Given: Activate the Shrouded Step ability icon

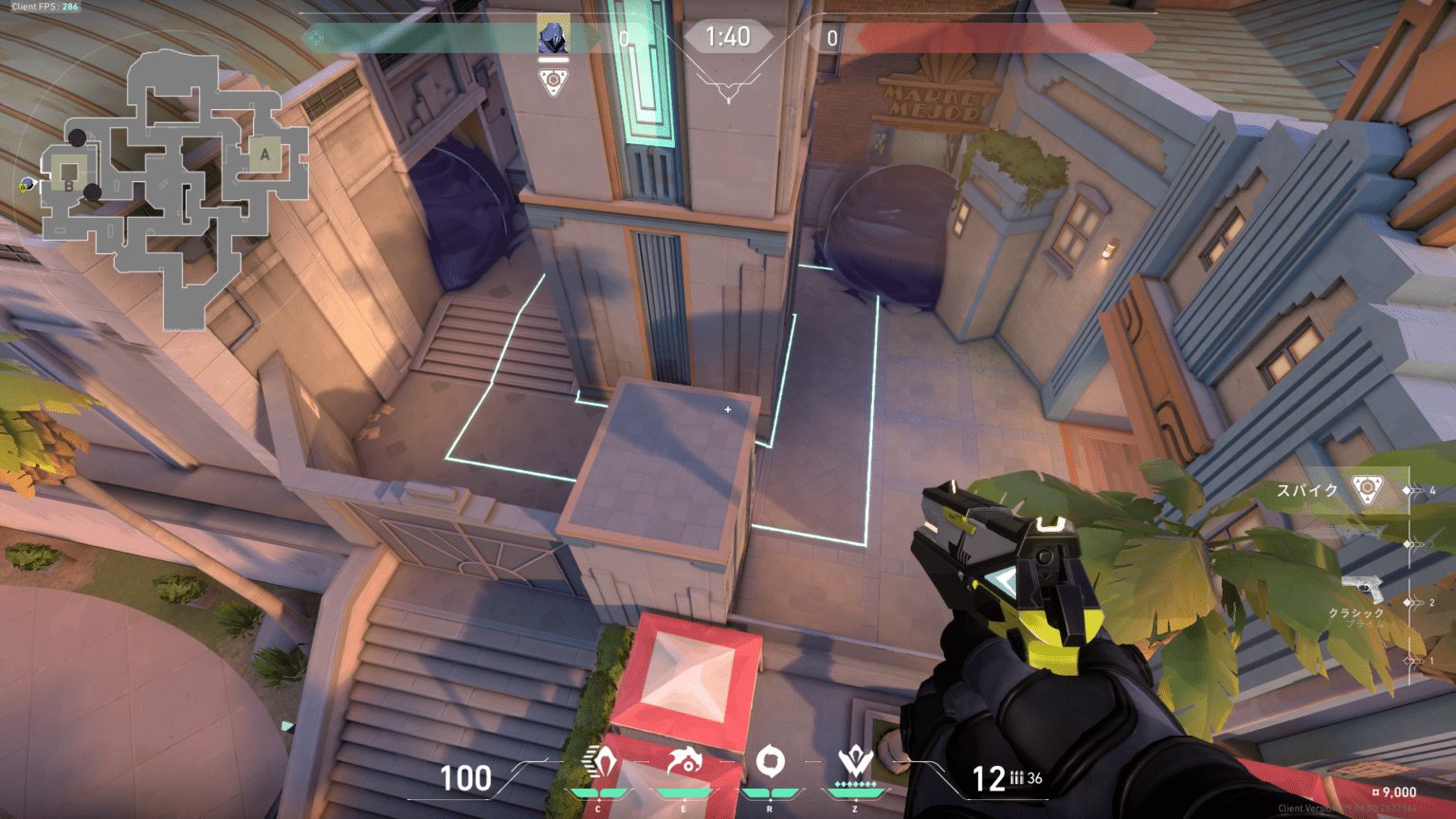Looking at the screenshot, I should (600, 762).
